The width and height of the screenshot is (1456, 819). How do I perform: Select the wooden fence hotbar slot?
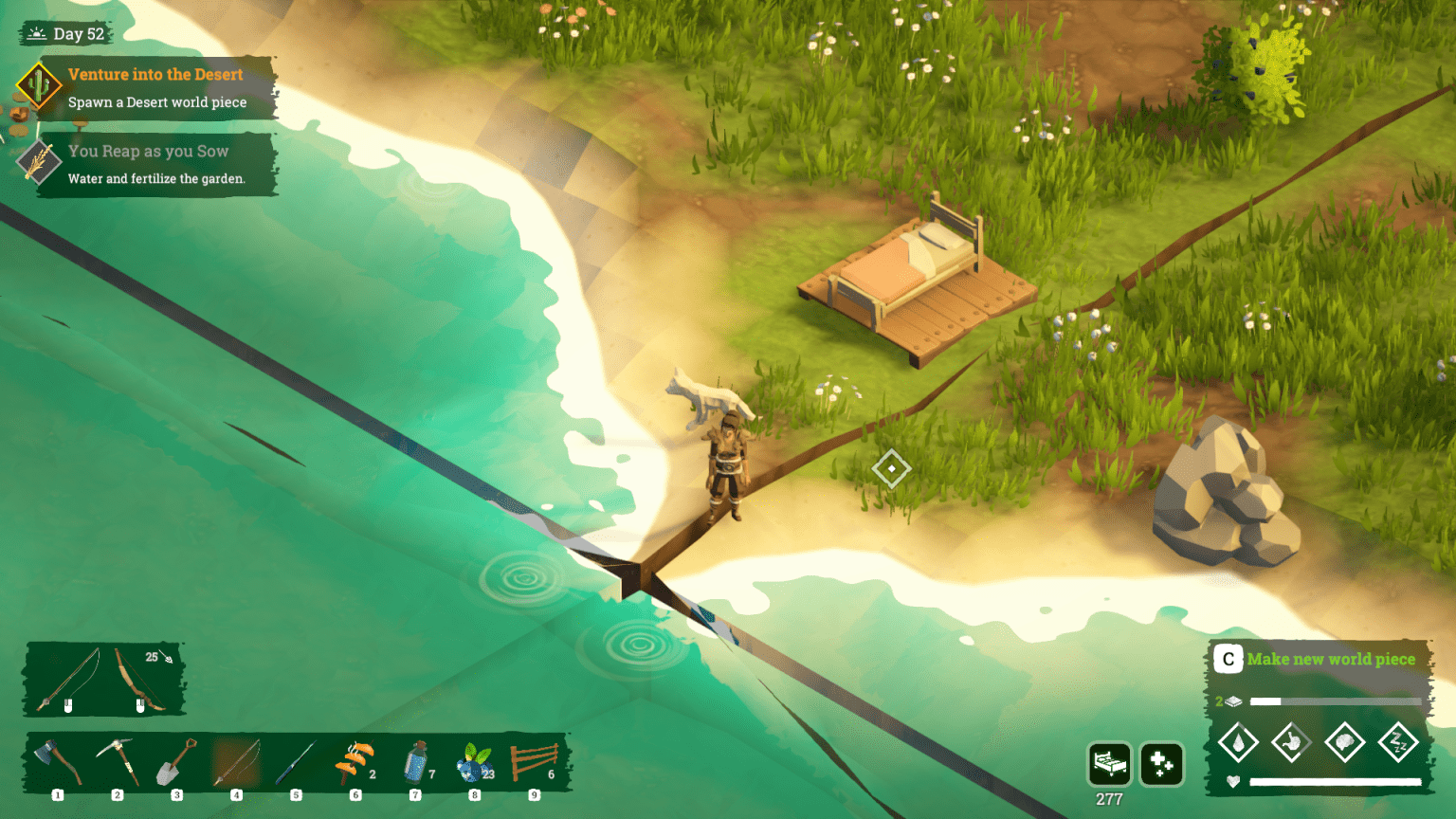pyautogui.click(x=534, y=762)
